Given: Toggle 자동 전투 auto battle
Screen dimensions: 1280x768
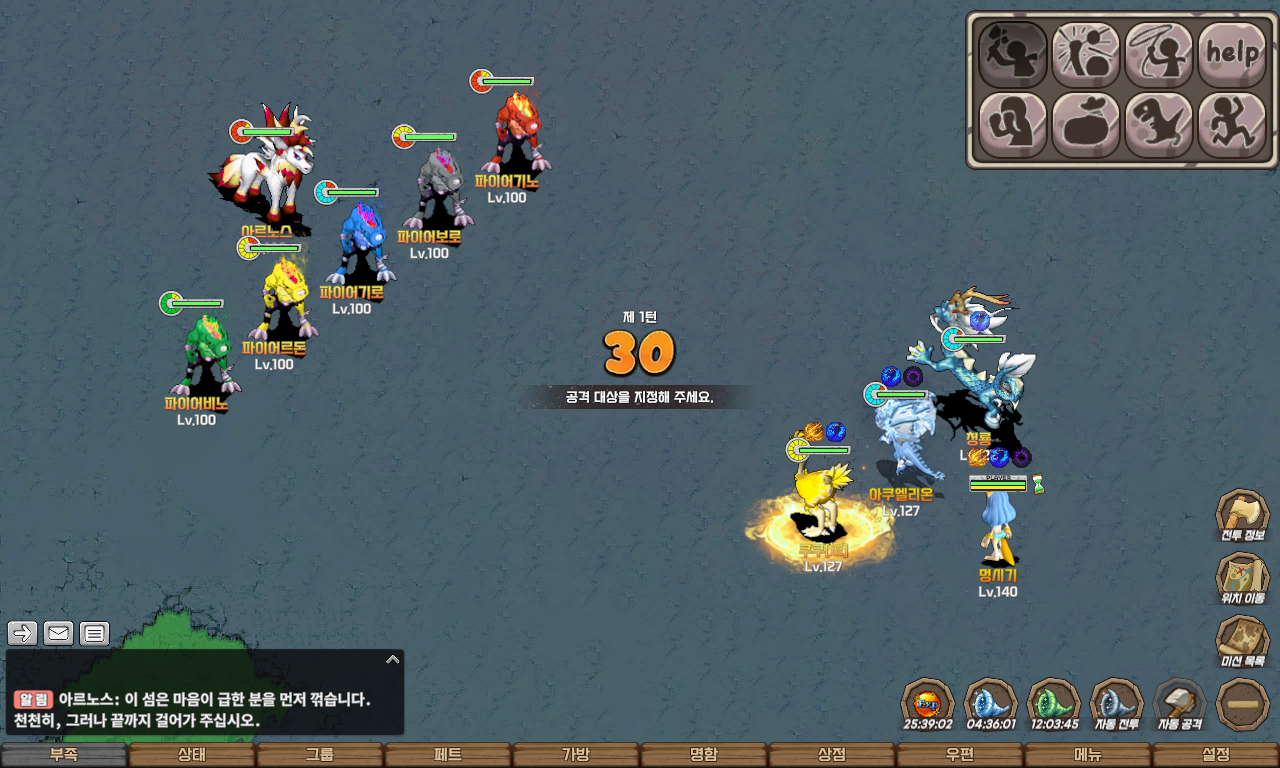Looking at the screenshot, I should point(1117,704).
